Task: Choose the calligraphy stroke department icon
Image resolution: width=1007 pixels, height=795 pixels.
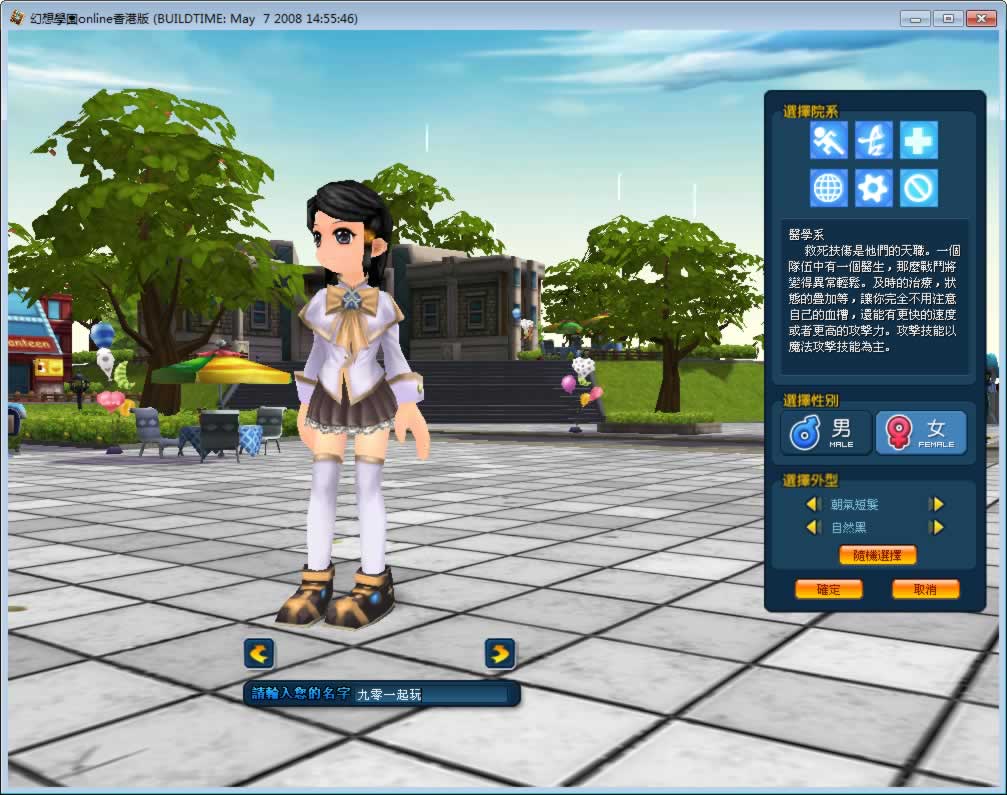Action: (874, 140)
